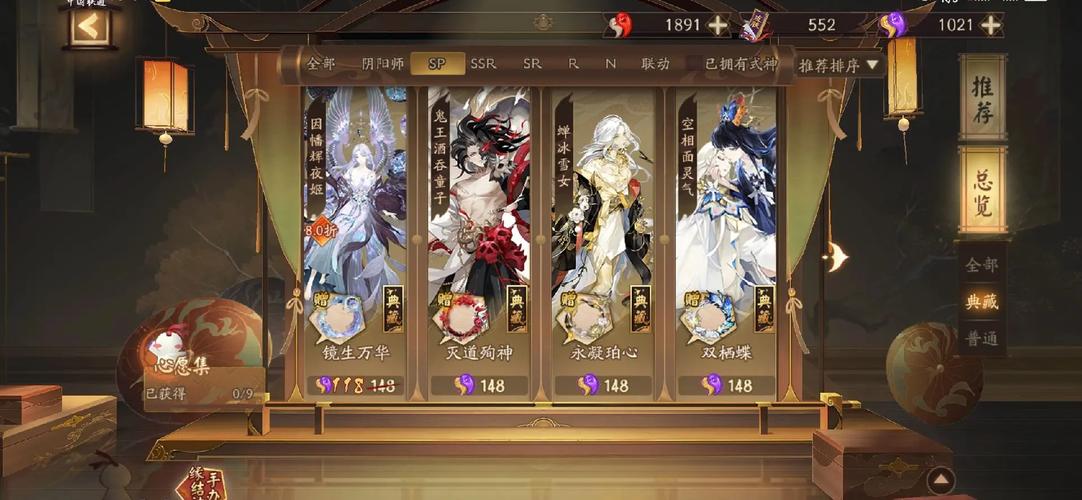Choose the R rarity tab
Image resolution: width=1082 pixels, height=500 pixels.
click(573, 64)
